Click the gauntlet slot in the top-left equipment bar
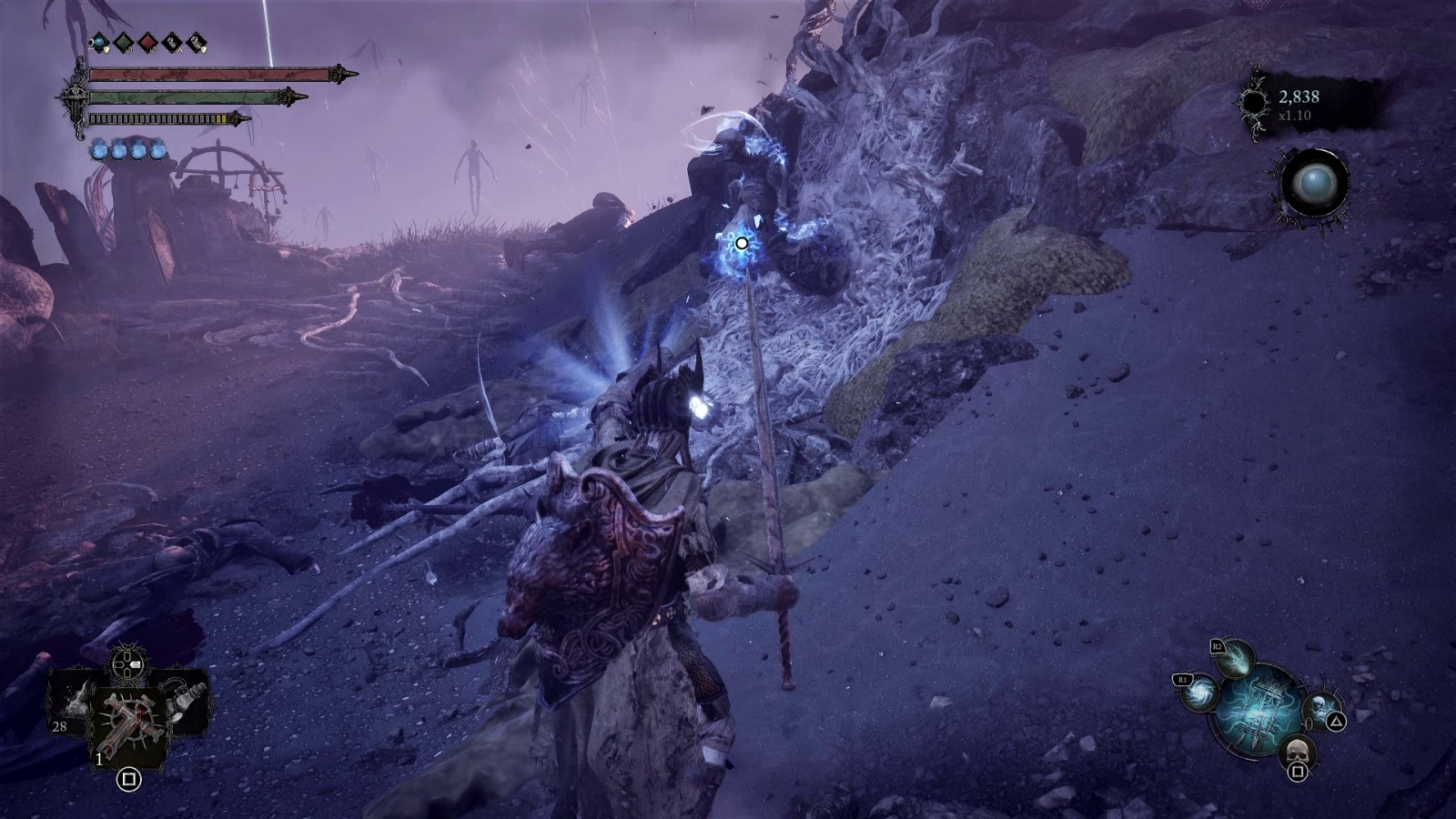This screenshot has width=1456, height=819. pos(172,43)
